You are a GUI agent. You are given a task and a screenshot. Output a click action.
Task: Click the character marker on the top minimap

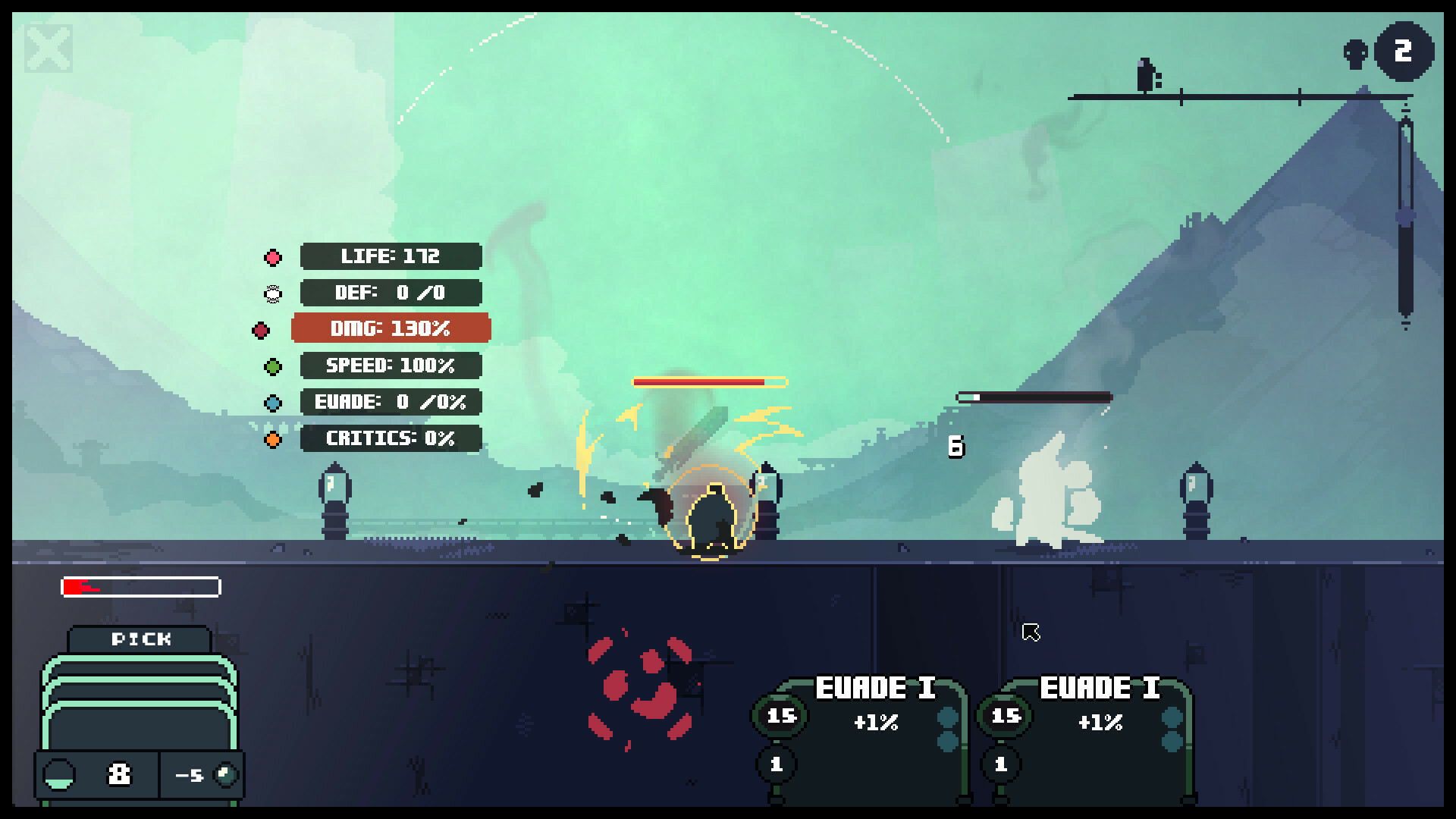coord(1145,76)
